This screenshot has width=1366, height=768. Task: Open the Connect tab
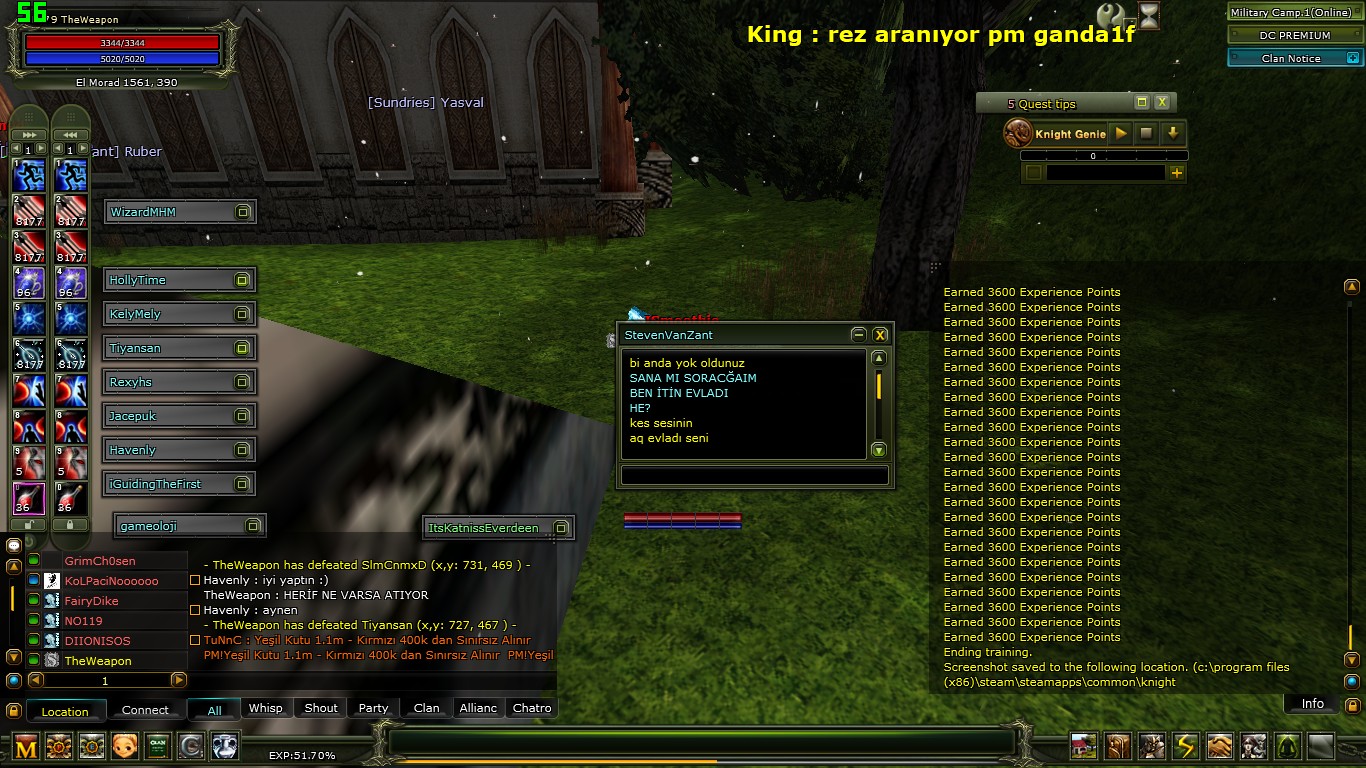click(x=145, y=710)
